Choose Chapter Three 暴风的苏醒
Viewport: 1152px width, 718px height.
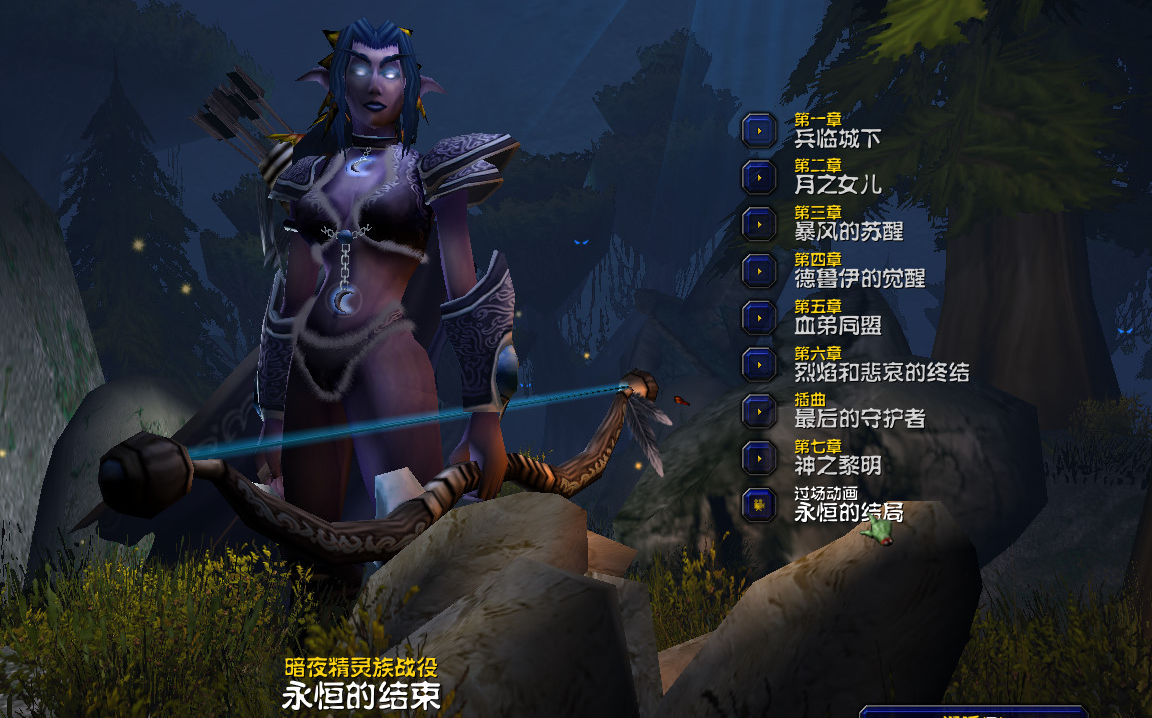(759, 223)
